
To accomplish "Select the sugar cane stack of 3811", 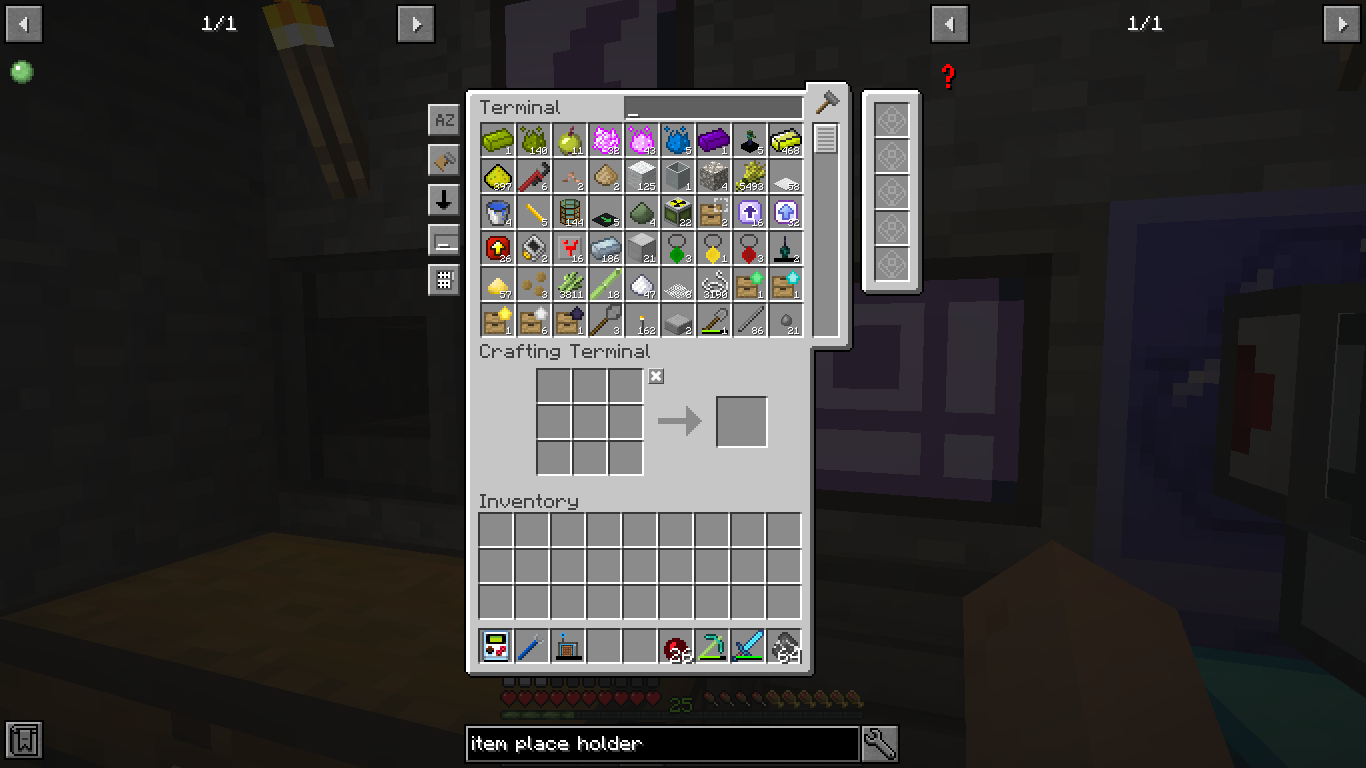I will click(570, 285).
